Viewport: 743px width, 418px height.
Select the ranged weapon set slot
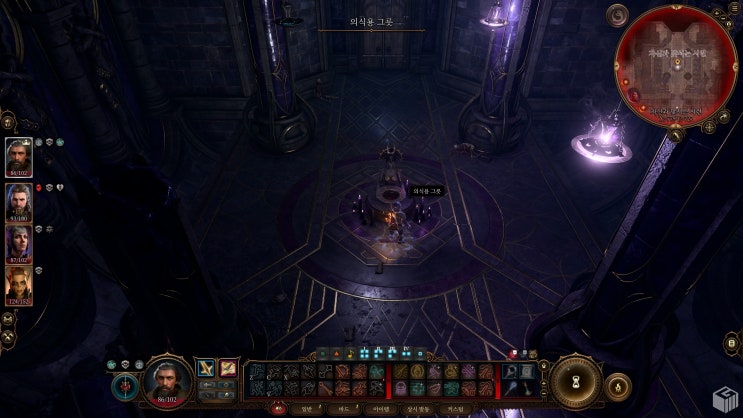pos(228,368)
